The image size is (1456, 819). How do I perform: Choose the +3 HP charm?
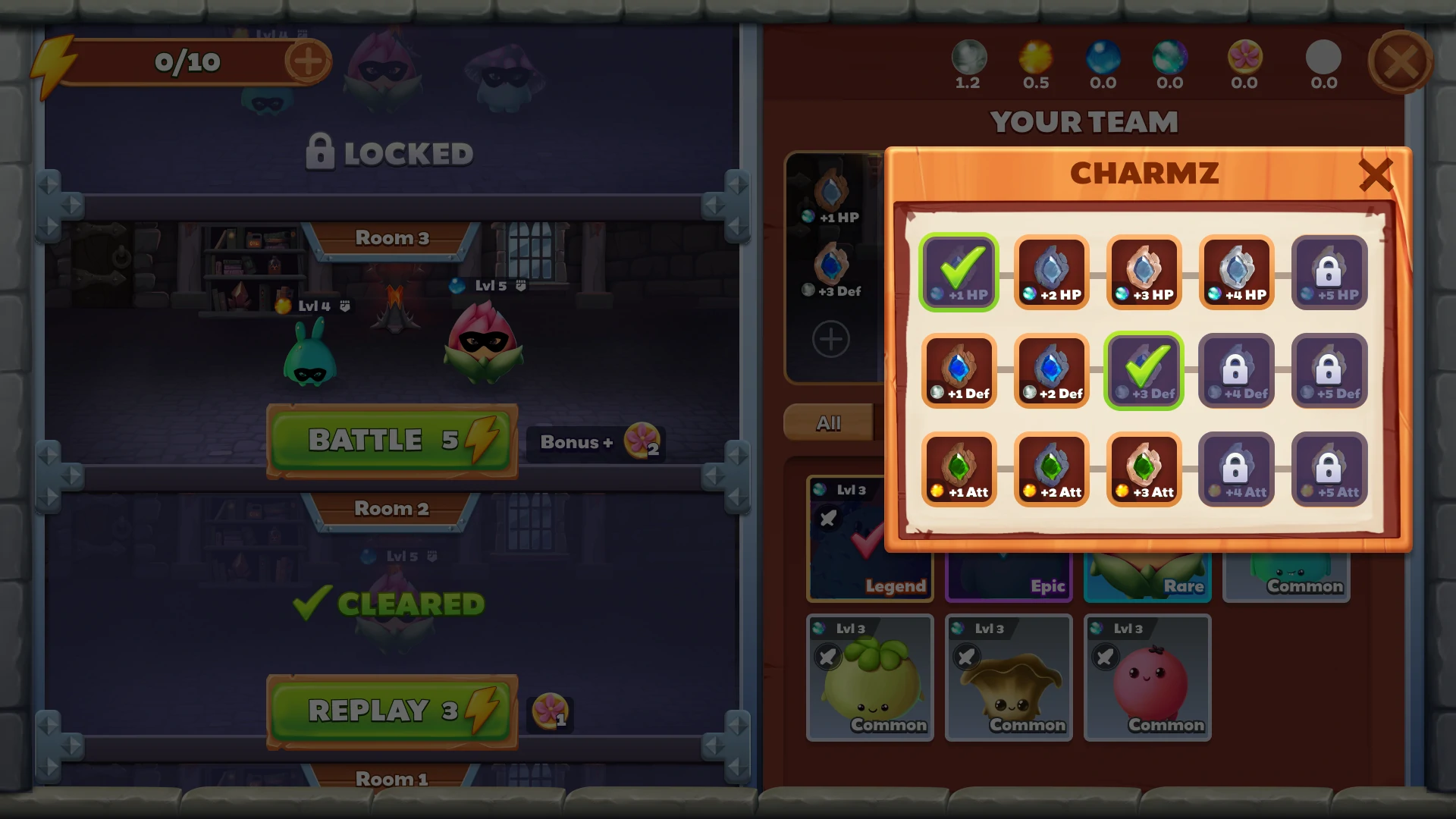click(1144, 273)
